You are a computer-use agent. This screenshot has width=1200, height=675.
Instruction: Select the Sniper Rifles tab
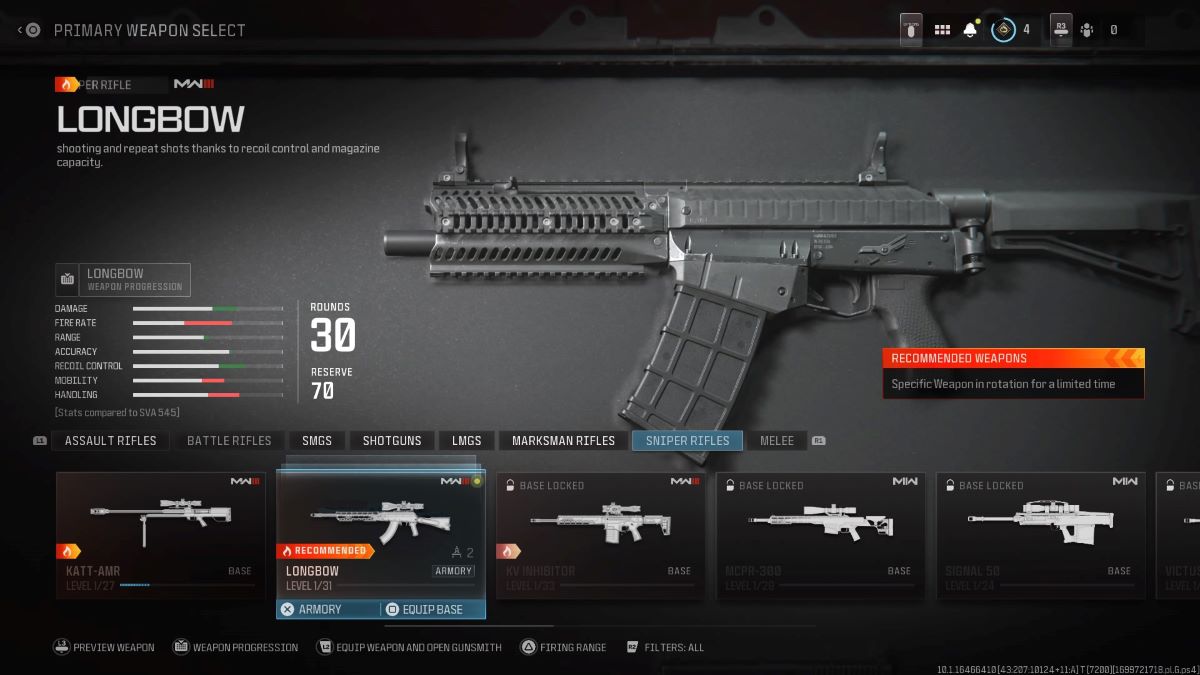pyautogui.click(x=687, y=441)
